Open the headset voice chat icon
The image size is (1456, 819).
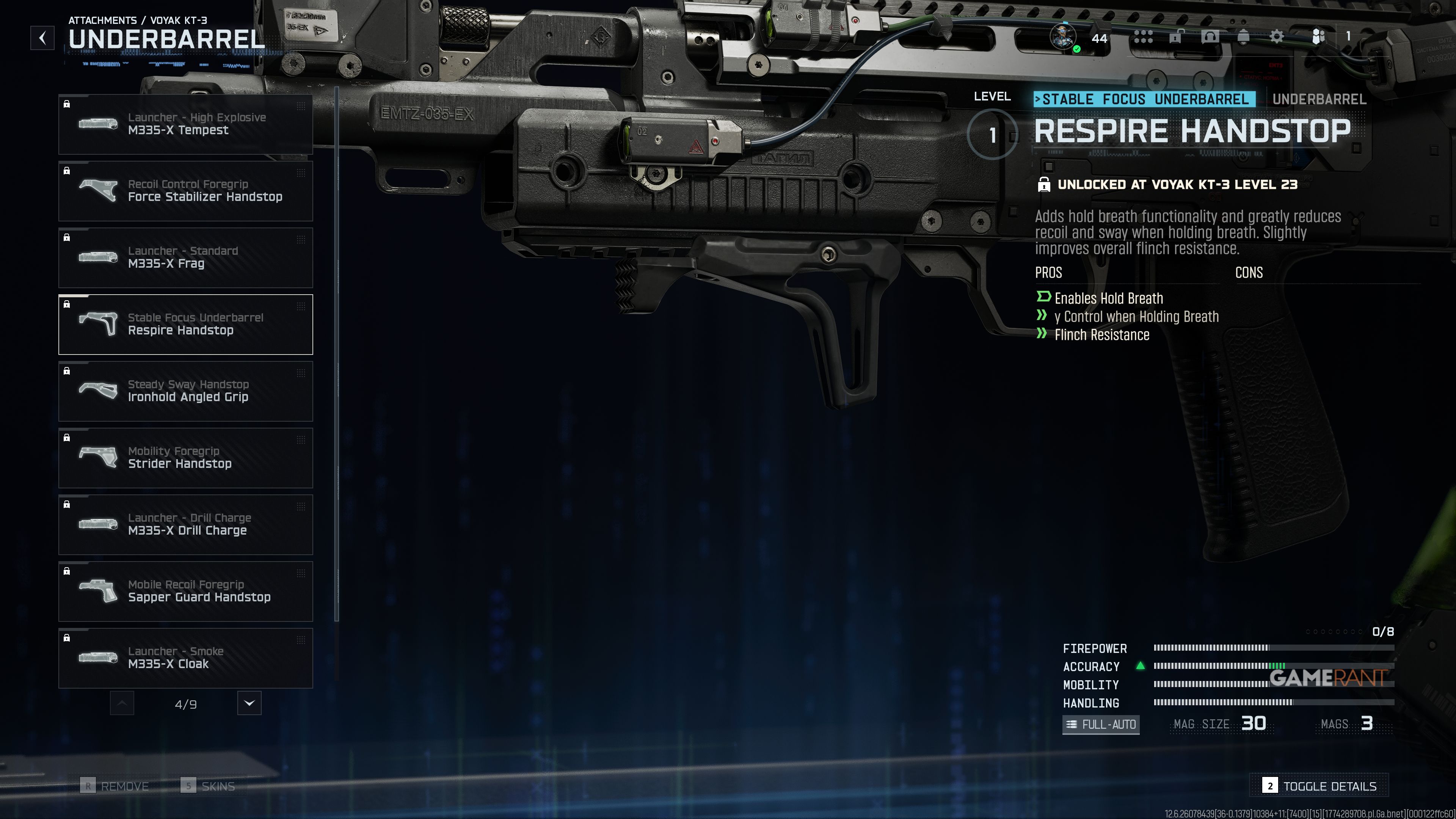(1210, 37)
